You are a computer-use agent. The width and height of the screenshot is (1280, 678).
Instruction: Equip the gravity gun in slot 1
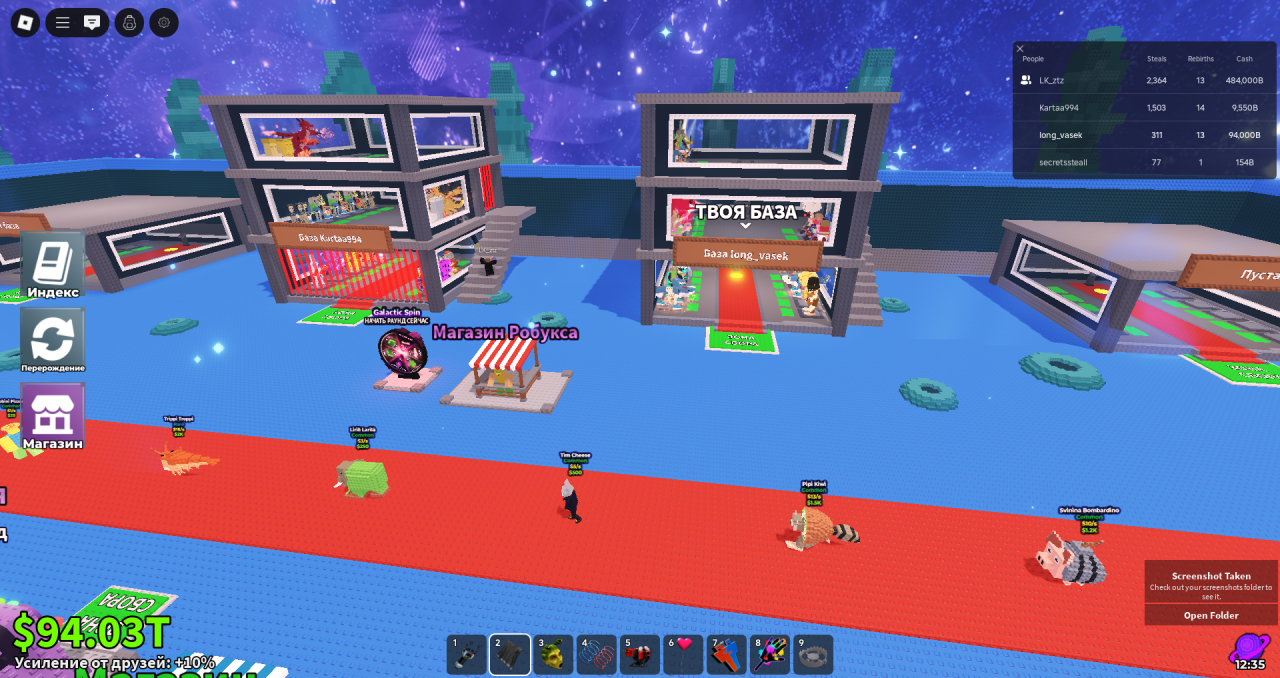coord(467,655)
